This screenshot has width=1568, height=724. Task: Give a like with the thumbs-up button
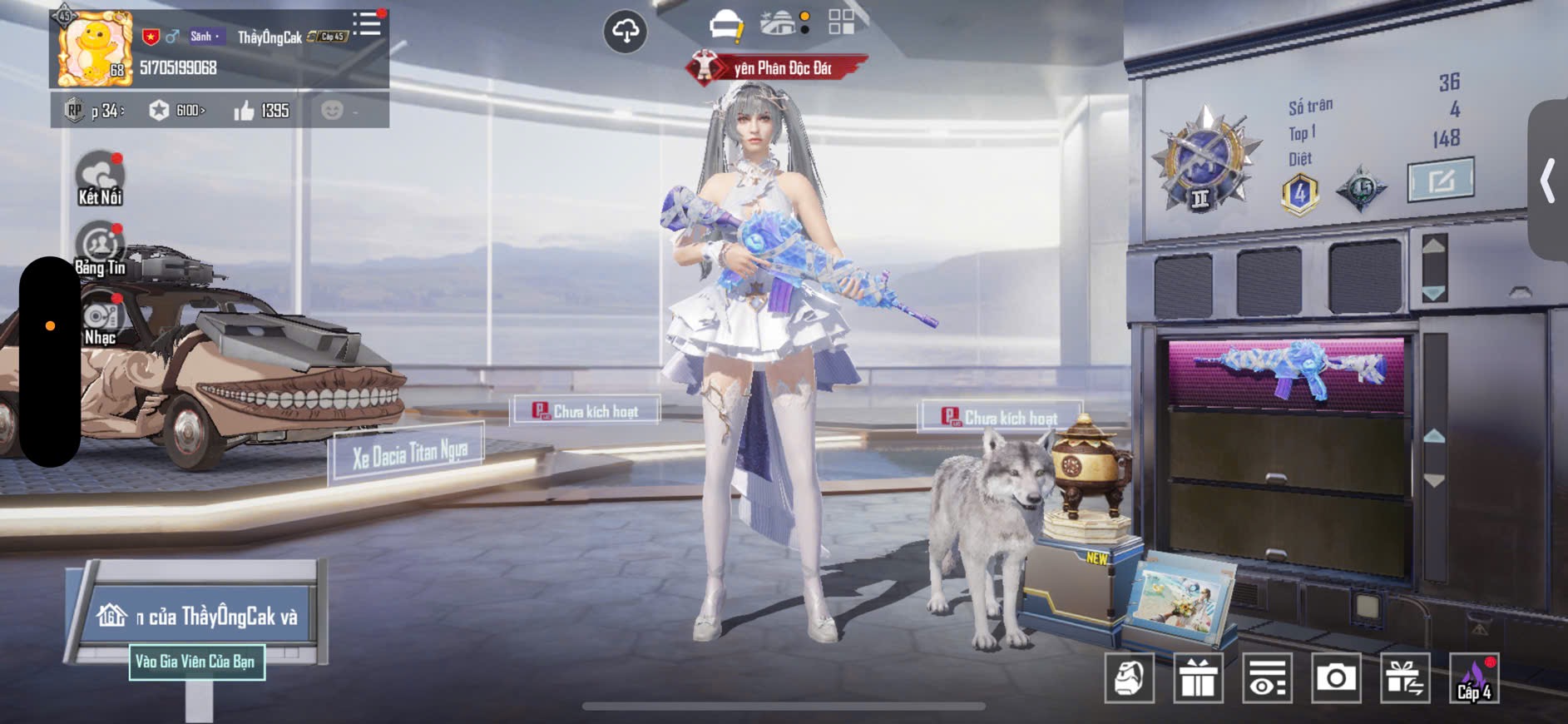(x=244, y=111)
